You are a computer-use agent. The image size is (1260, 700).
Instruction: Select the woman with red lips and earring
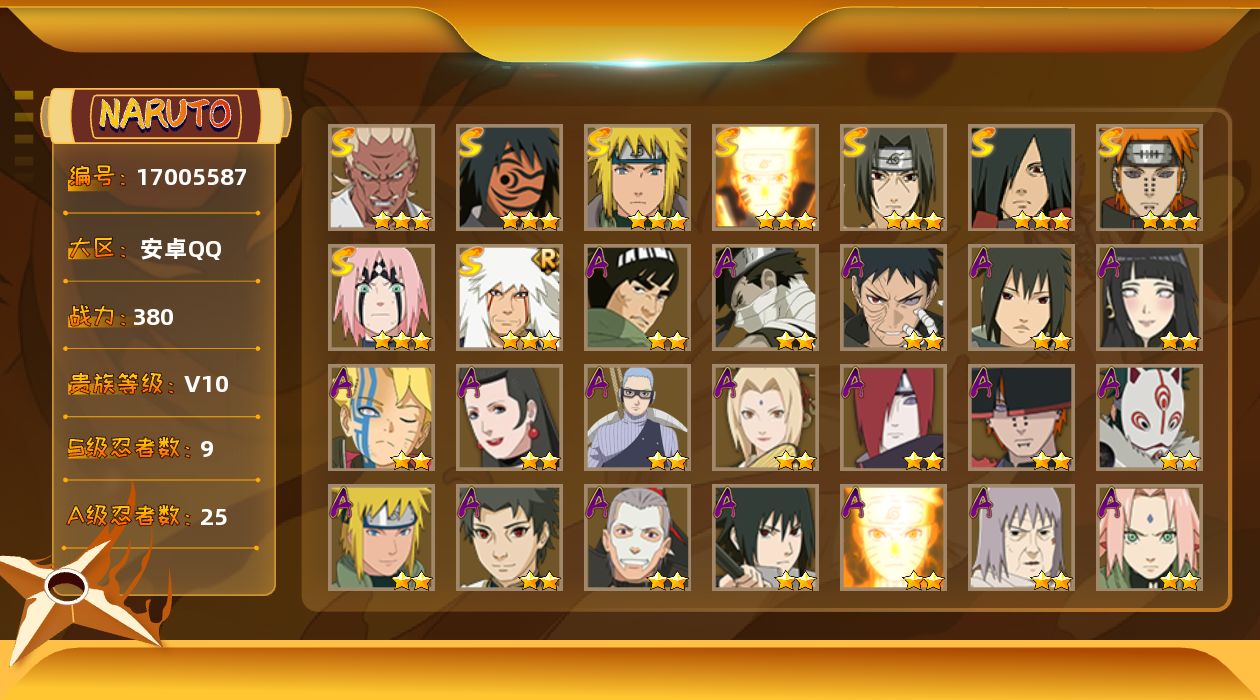coord(509,417)
